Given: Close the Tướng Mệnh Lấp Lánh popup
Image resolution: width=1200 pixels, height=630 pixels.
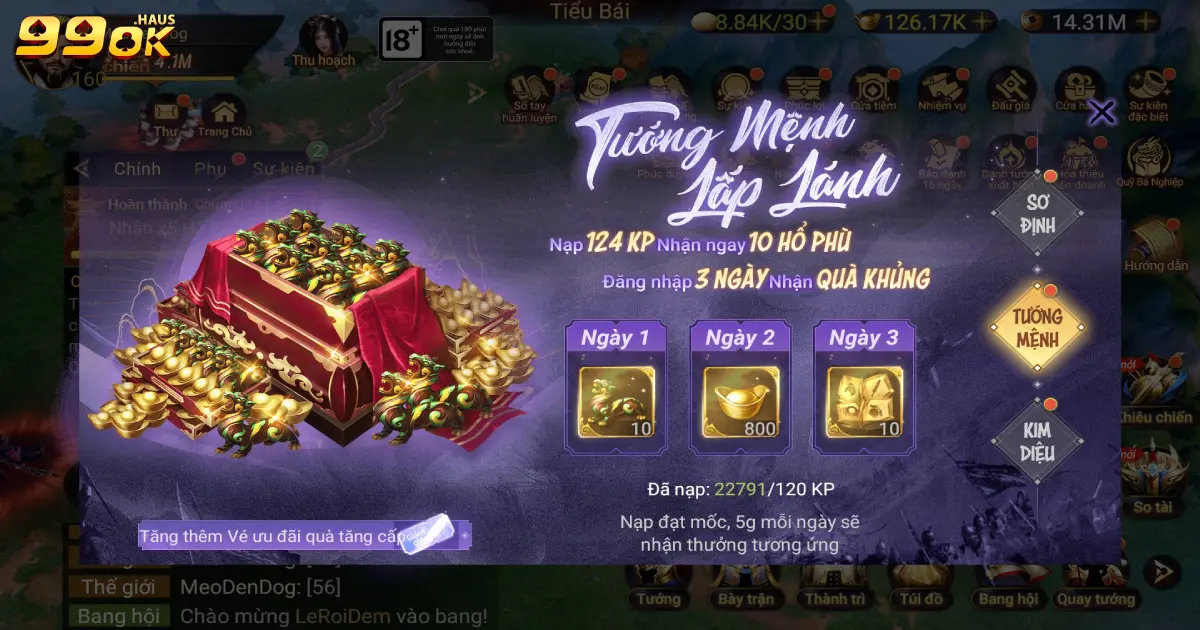Looking at the screenshot, I should (1101, 112).
